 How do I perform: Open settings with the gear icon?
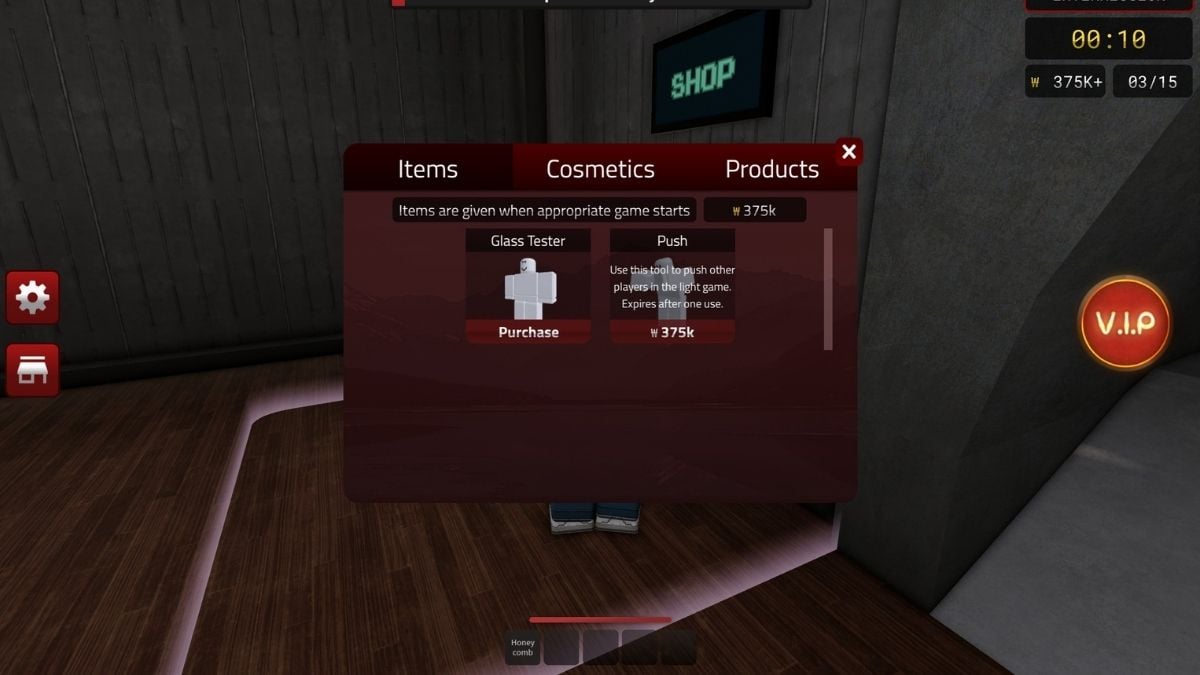click(x=33, y=298)
